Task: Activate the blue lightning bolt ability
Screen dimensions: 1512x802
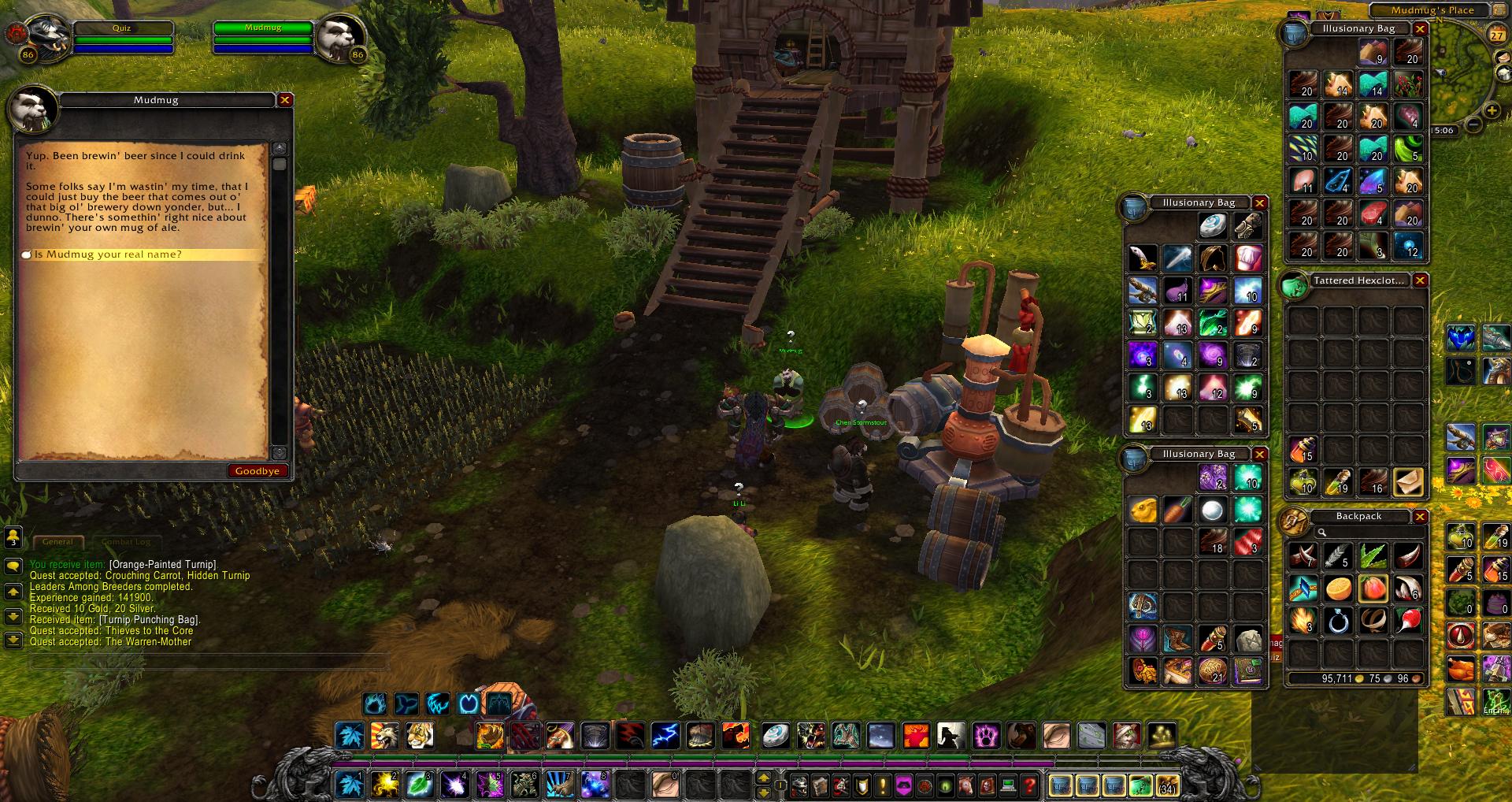Action: 665,736
